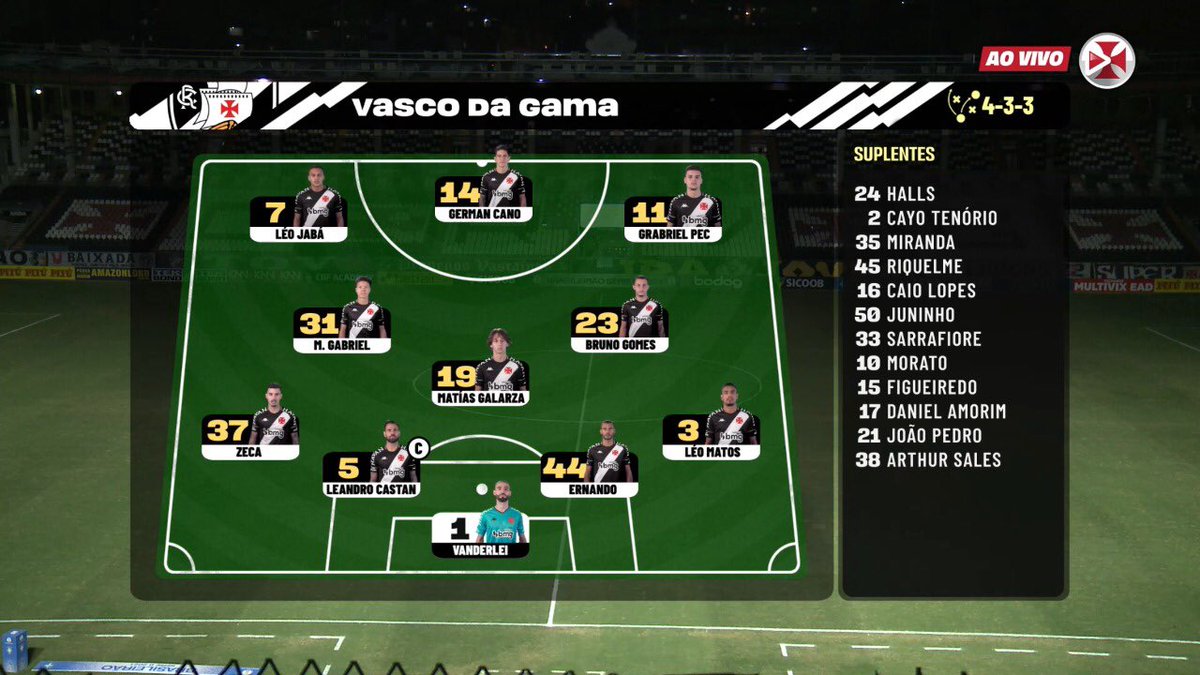Select goalkeeper Vanderlei's player card
1200x675 pixels.
click(x=480, y=534)
